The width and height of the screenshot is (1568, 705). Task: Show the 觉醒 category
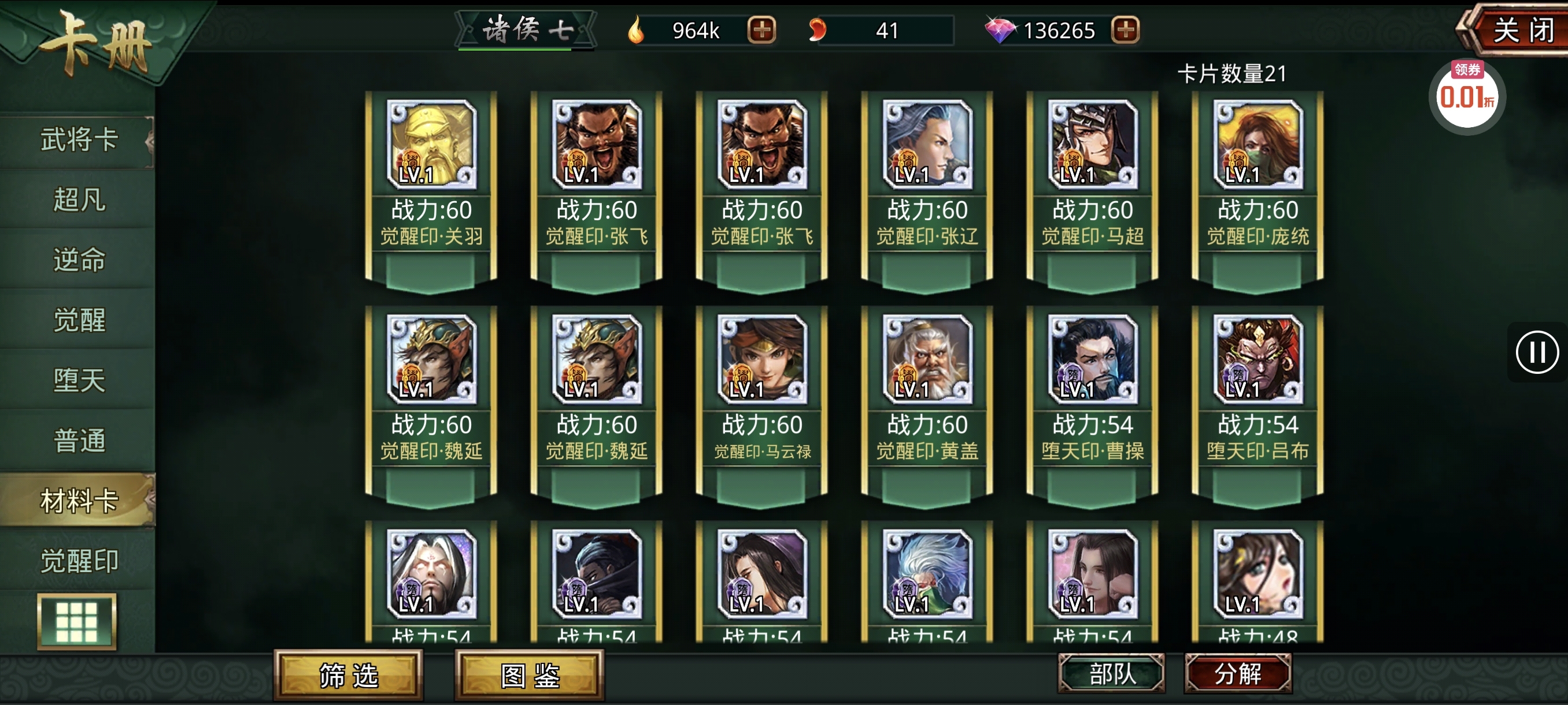coord(79,320)
